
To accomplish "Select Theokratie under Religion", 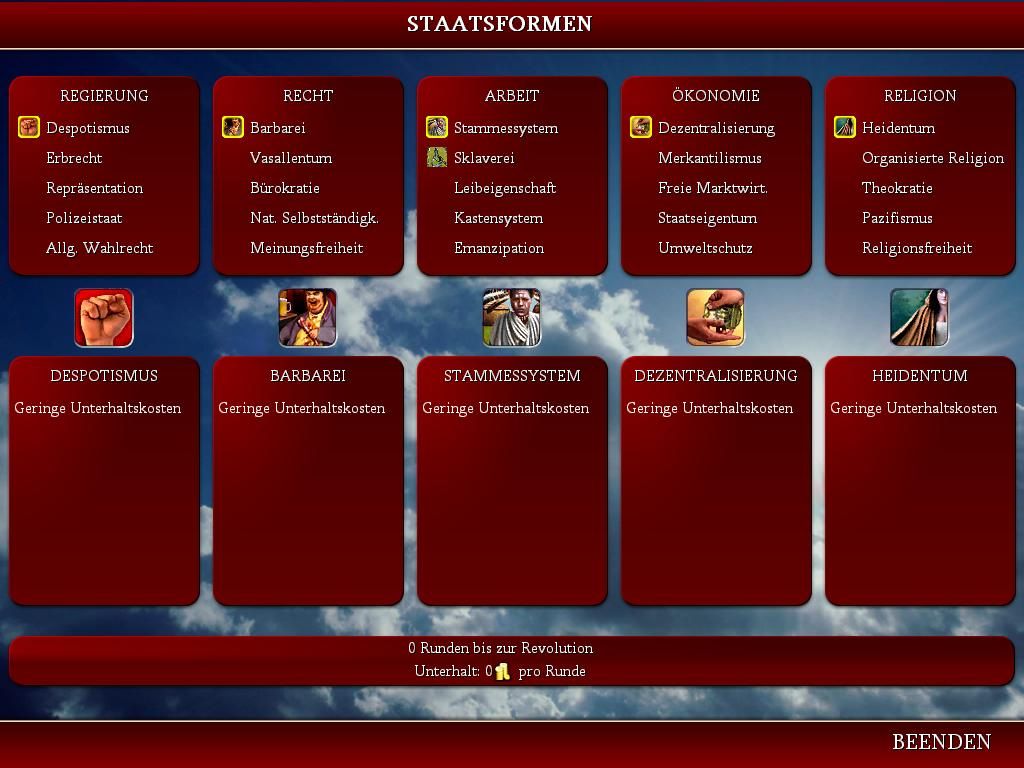I will [x=897, y=188].
